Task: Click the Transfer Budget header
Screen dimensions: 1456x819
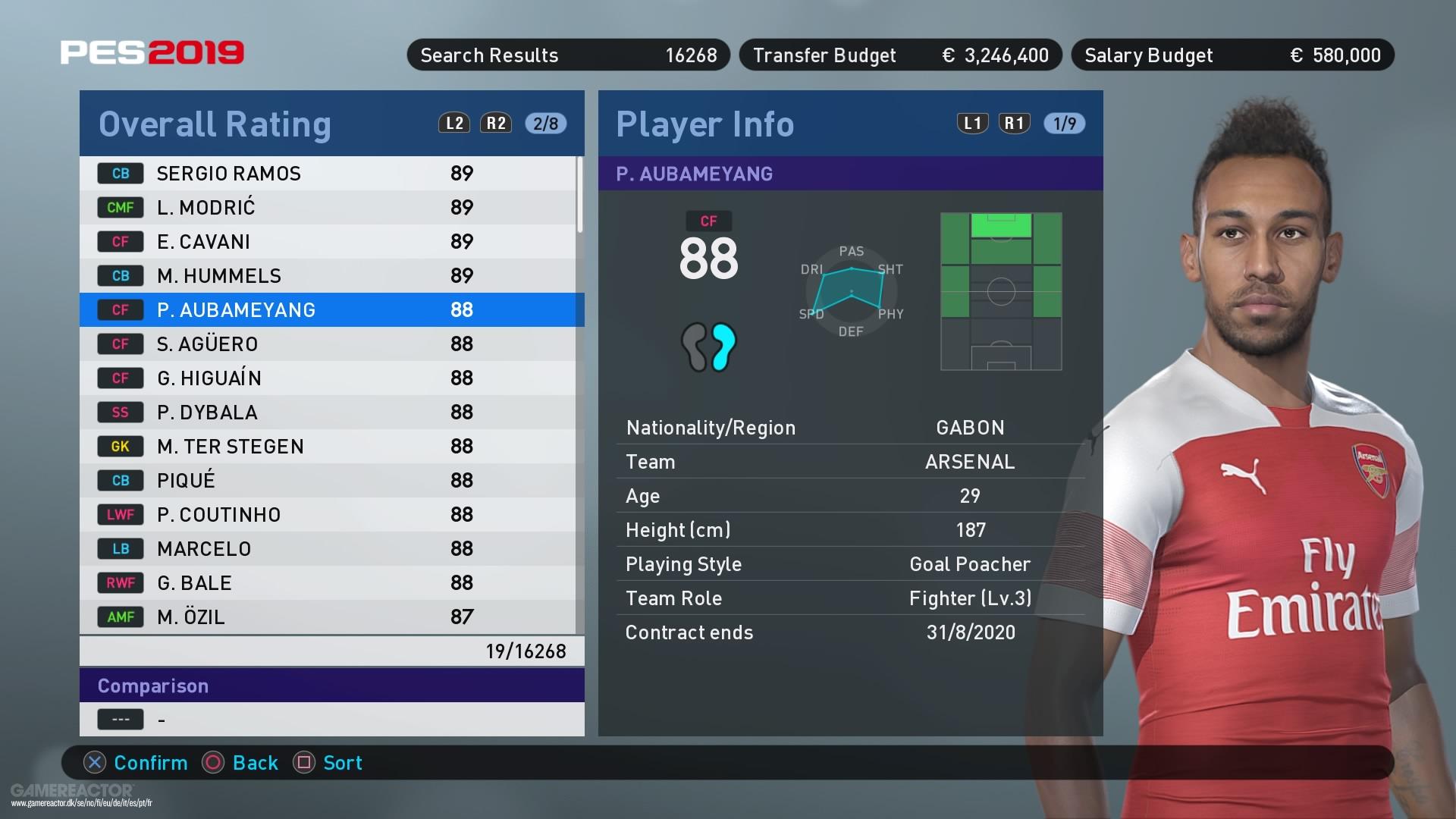Action: pos(899,55)
